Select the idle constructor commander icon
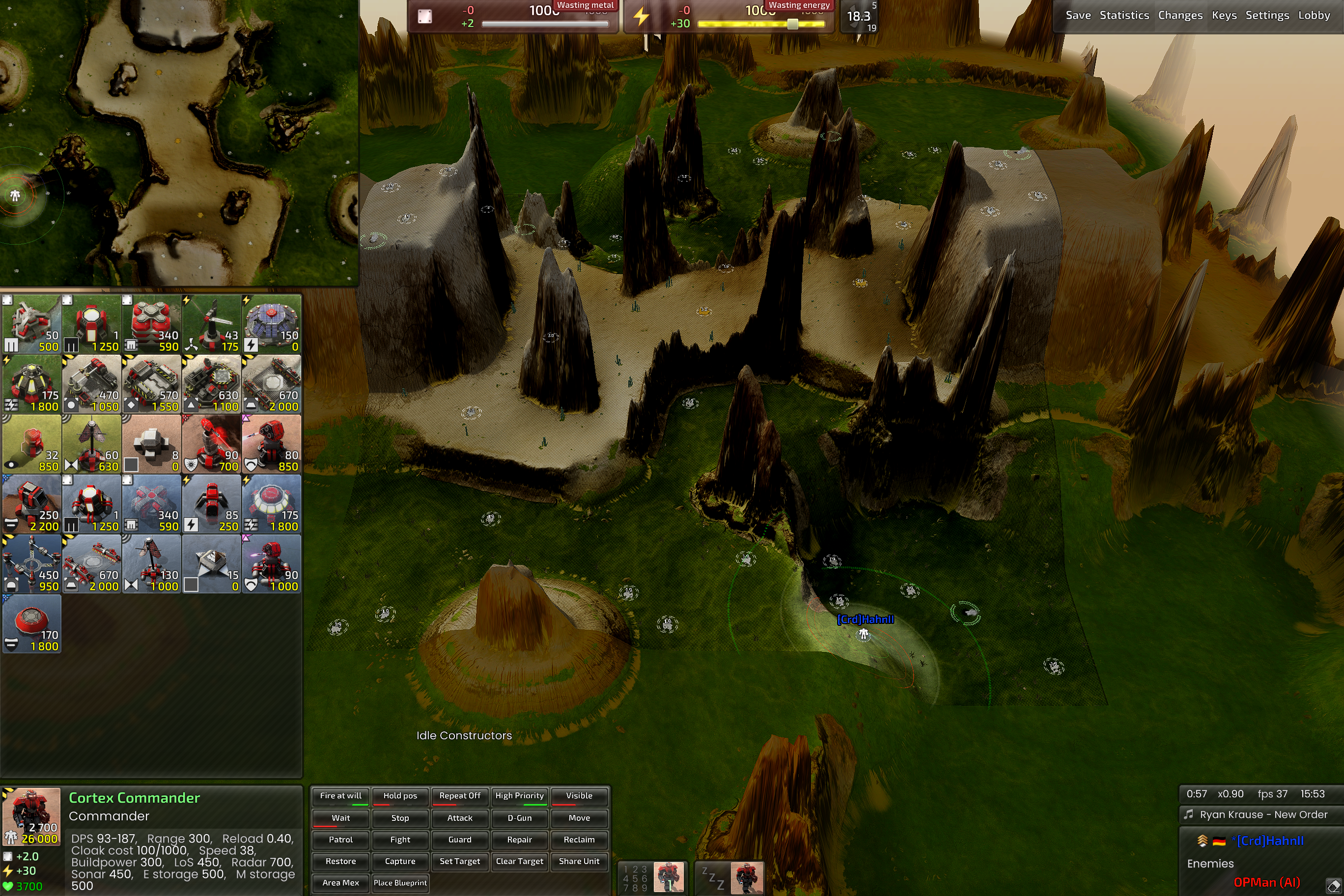 tap(746, 878)
